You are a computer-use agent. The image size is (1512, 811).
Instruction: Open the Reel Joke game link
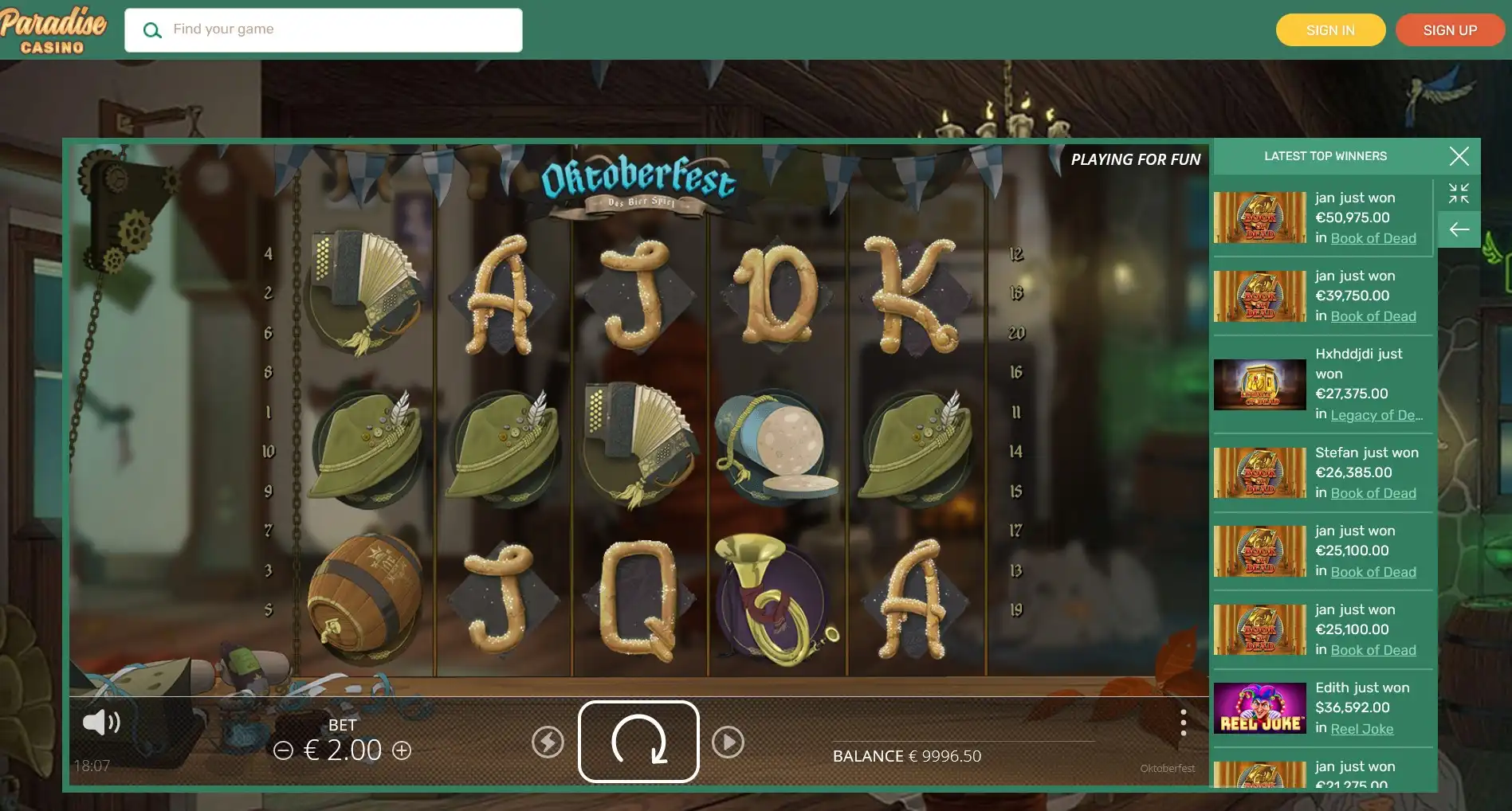1361,729
